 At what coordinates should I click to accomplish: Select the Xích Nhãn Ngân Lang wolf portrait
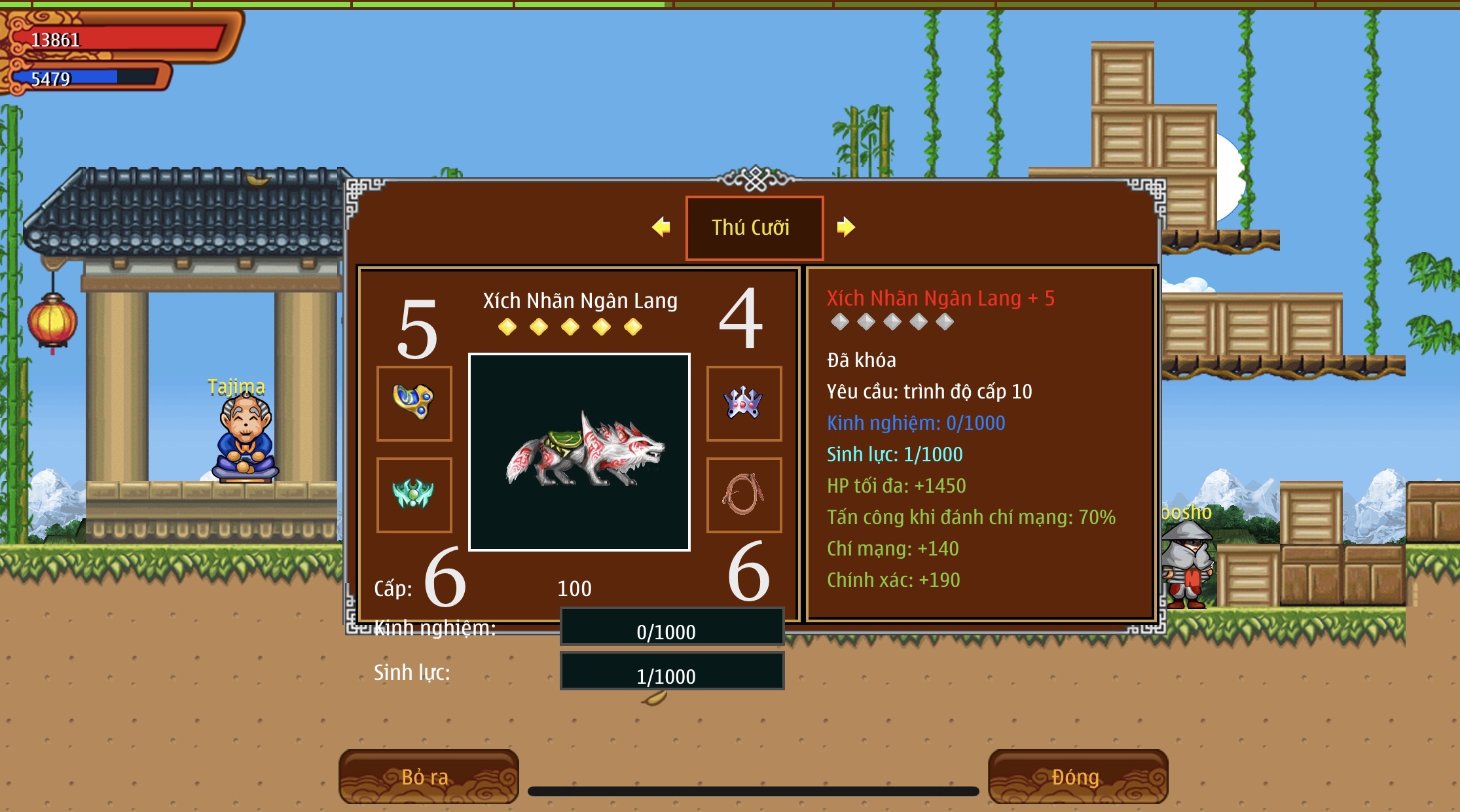point(579,452)
